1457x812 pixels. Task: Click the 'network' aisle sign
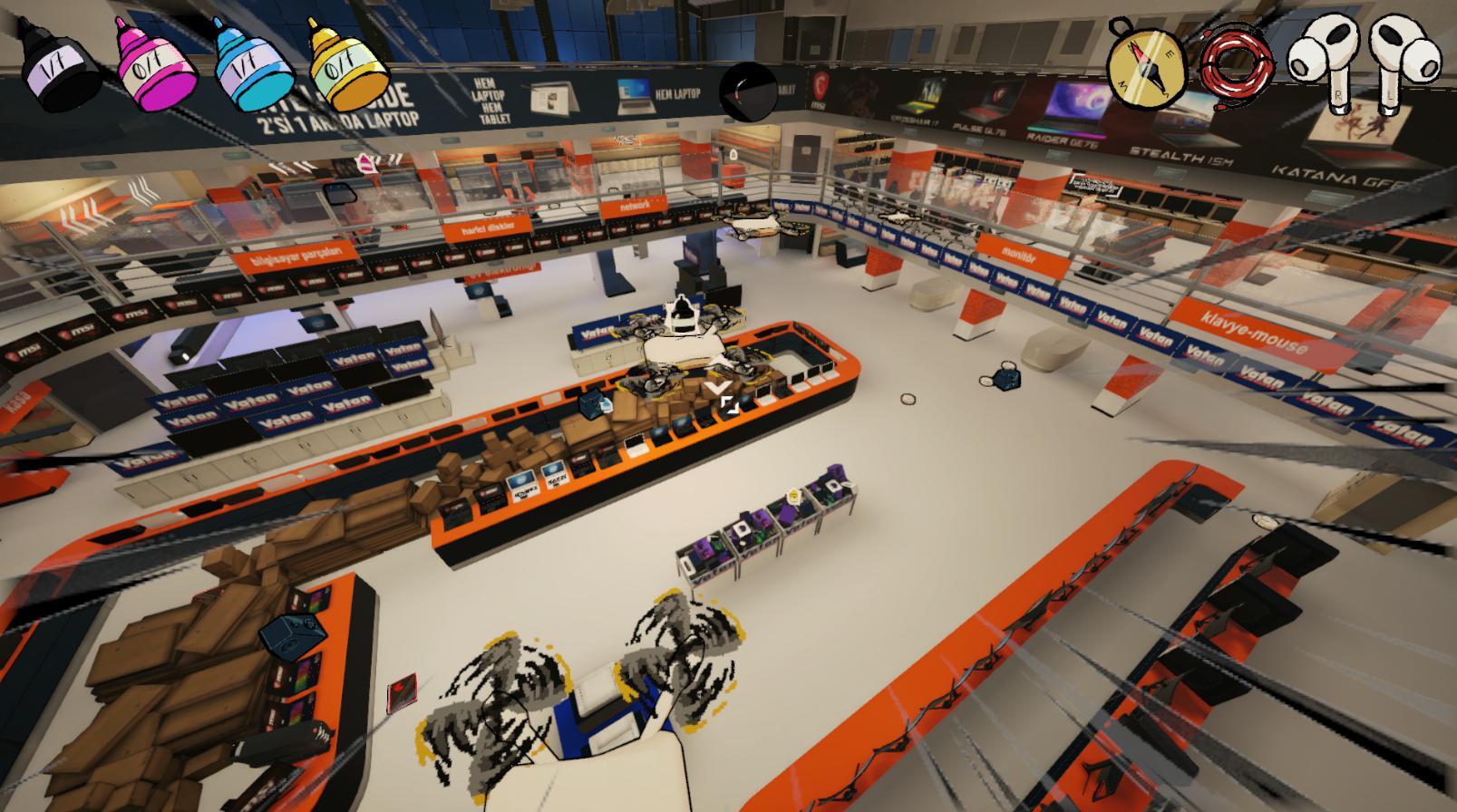[x=635, y=208]
